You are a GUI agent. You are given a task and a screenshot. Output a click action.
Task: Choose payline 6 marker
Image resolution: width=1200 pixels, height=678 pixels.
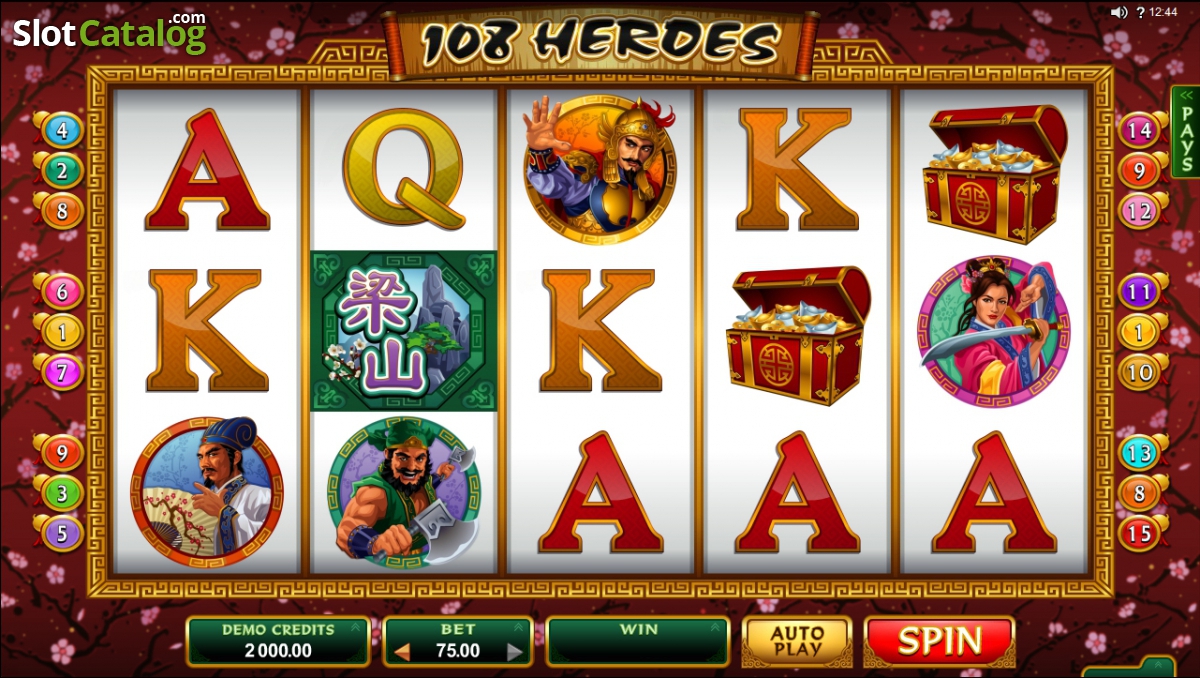tap(62, 292)
